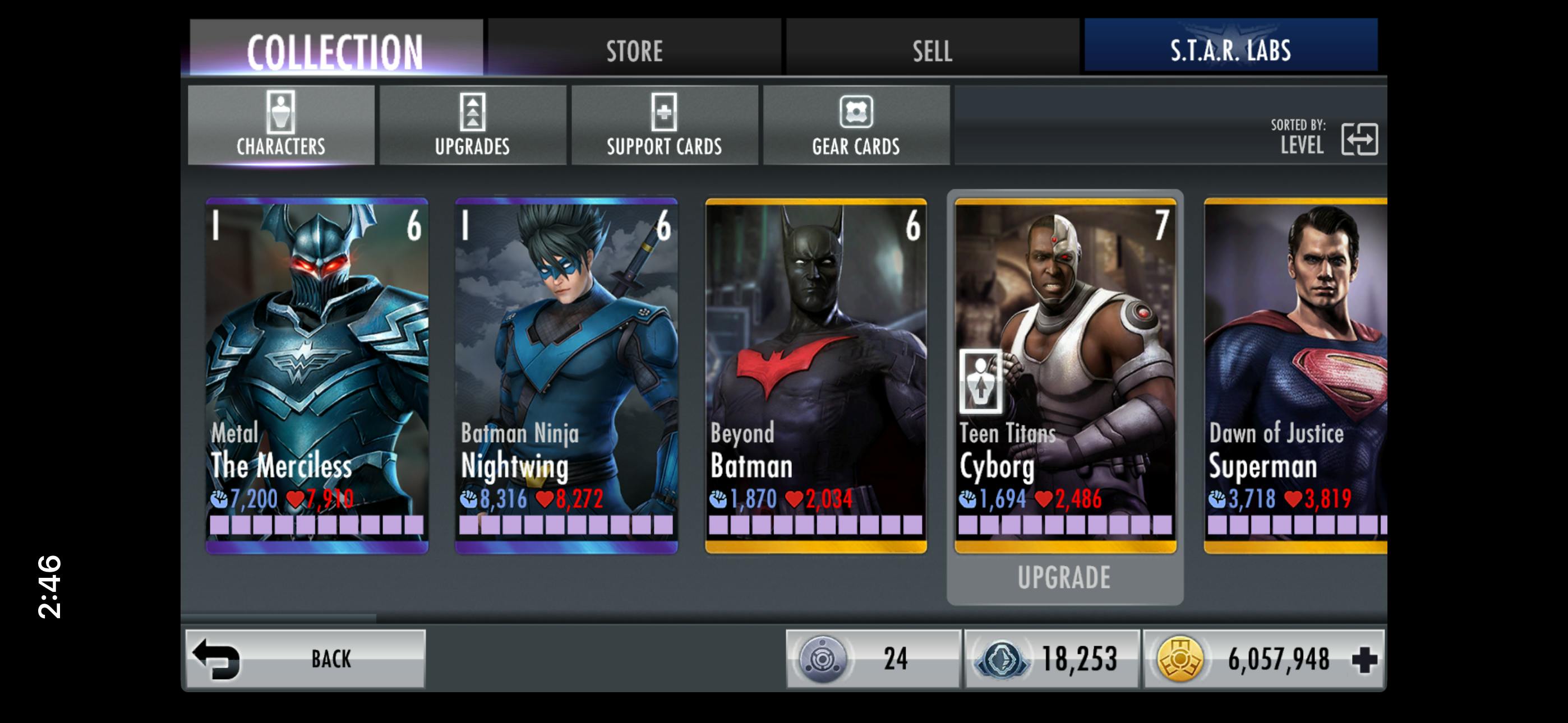Open the Store tab
This screenshot has width=1568, height=723.
point(634,49)
